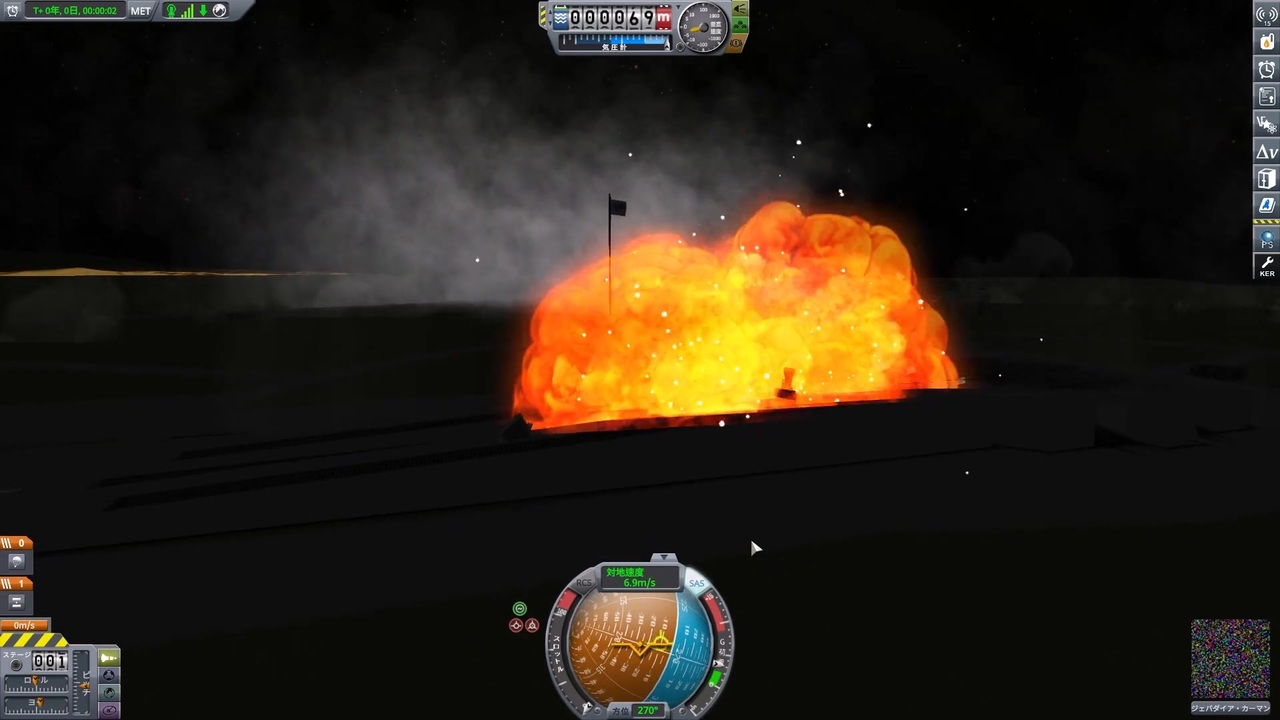The image size is (1280, 720).
Task: Click the pixelated thumbnail at bottom right
Action: 1230,658
